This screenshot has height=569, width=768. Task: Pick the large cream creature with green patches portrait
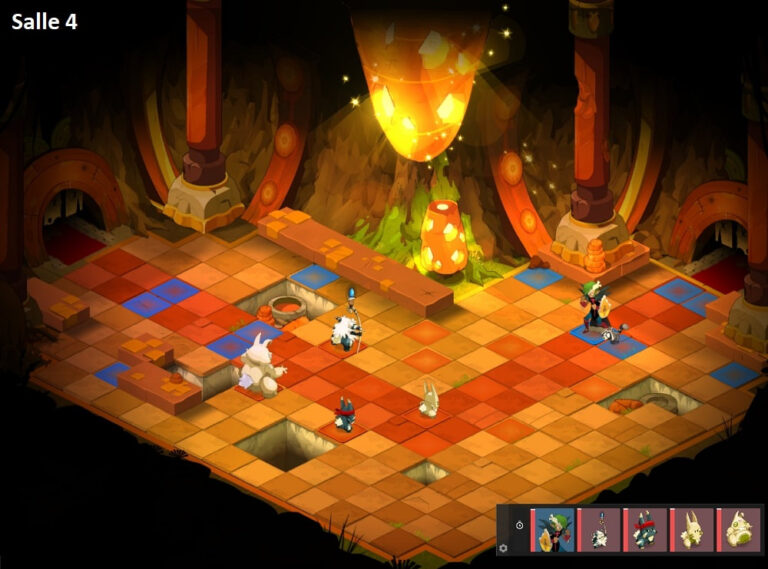tap(739, 530)
